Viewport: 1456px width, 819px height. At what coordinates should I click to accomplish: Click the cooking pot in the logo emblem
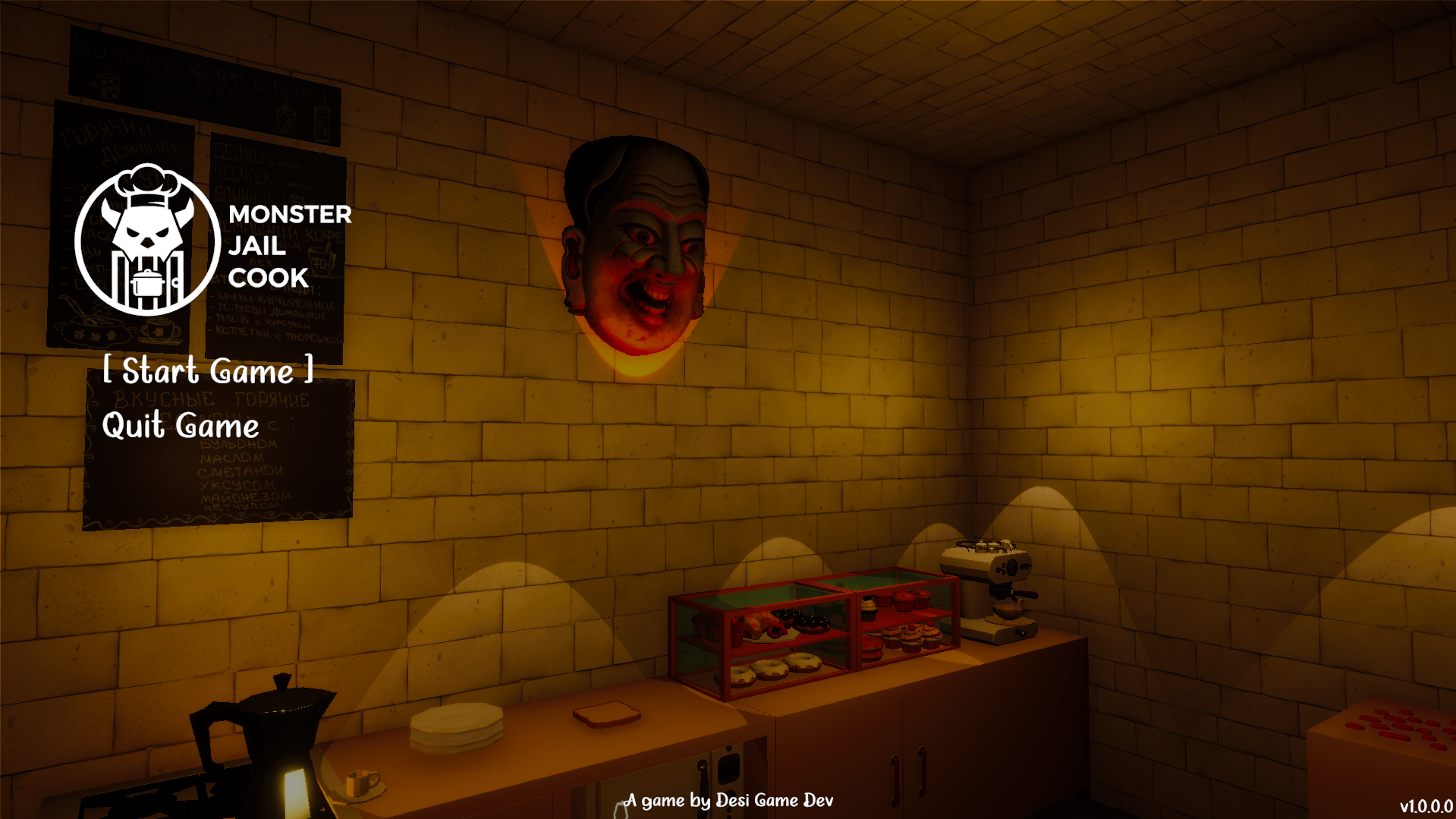pos(149,282)
